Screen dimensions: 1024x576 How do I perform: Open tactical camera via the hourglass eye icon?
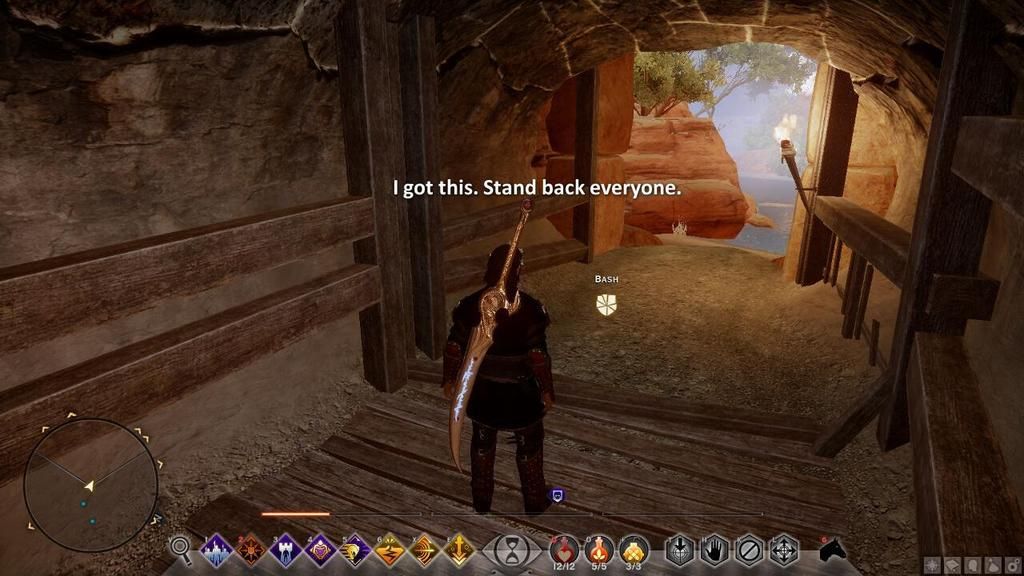pos(512,550)
